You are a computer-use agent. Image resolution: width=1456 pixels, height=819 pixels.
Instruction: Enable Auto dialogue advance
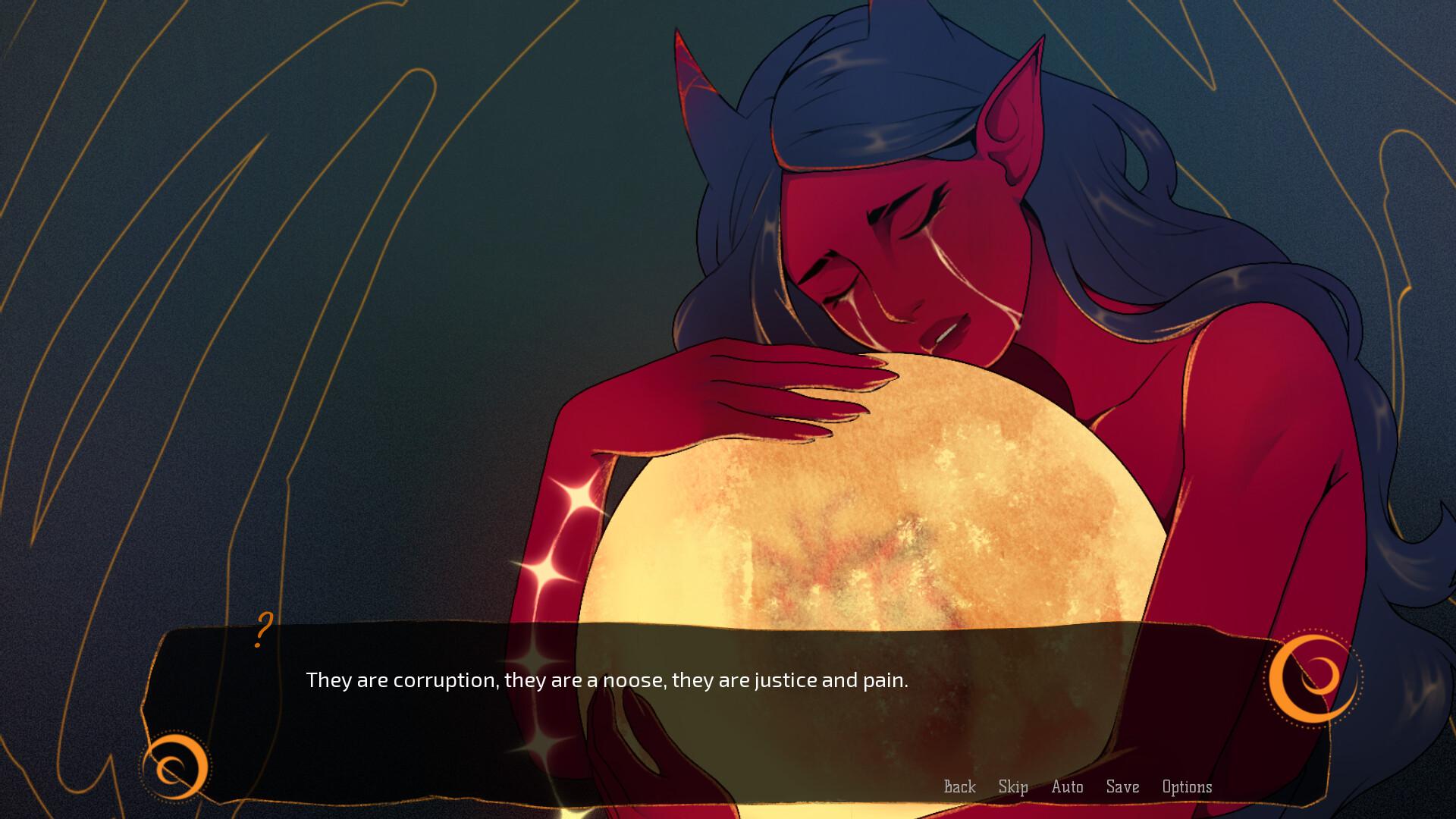point(1067,787)
